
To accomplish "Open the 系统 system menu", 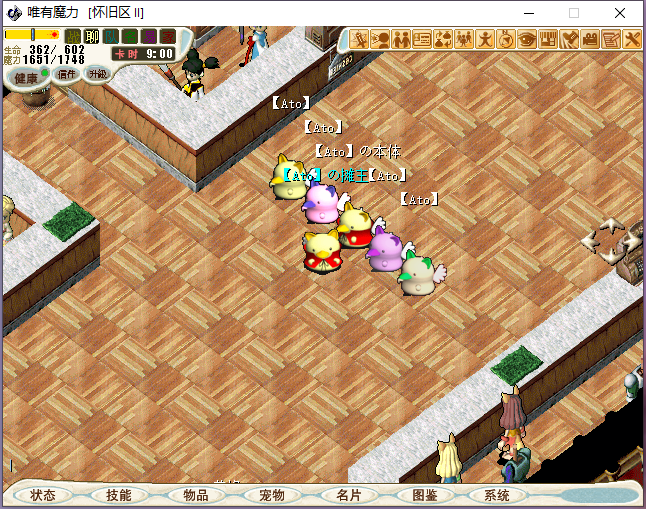I will [x=497, y=495].
